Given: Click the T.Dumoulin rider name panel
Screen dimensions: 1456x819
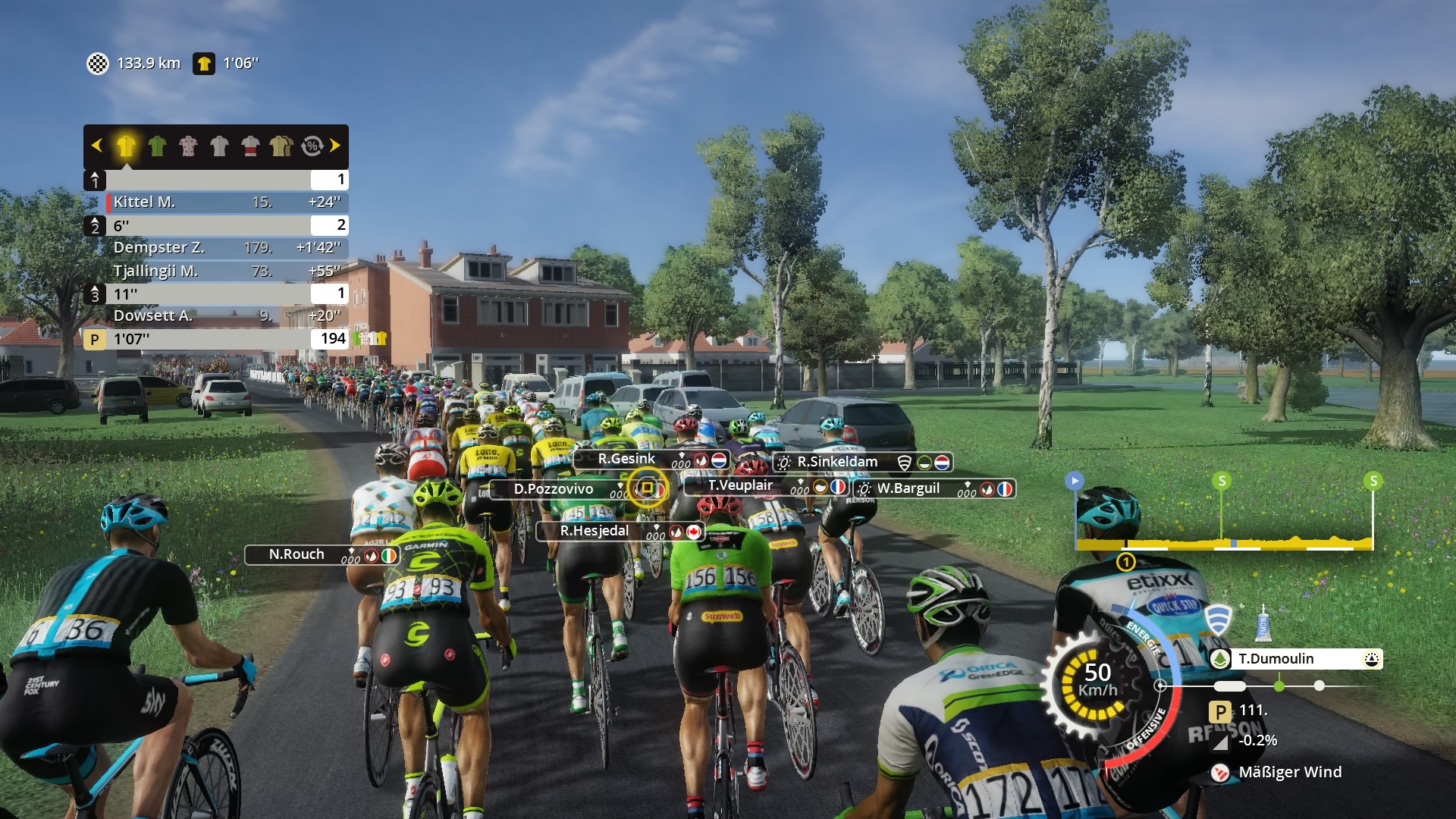Looking at the screenshot, I should [1295, 659].
